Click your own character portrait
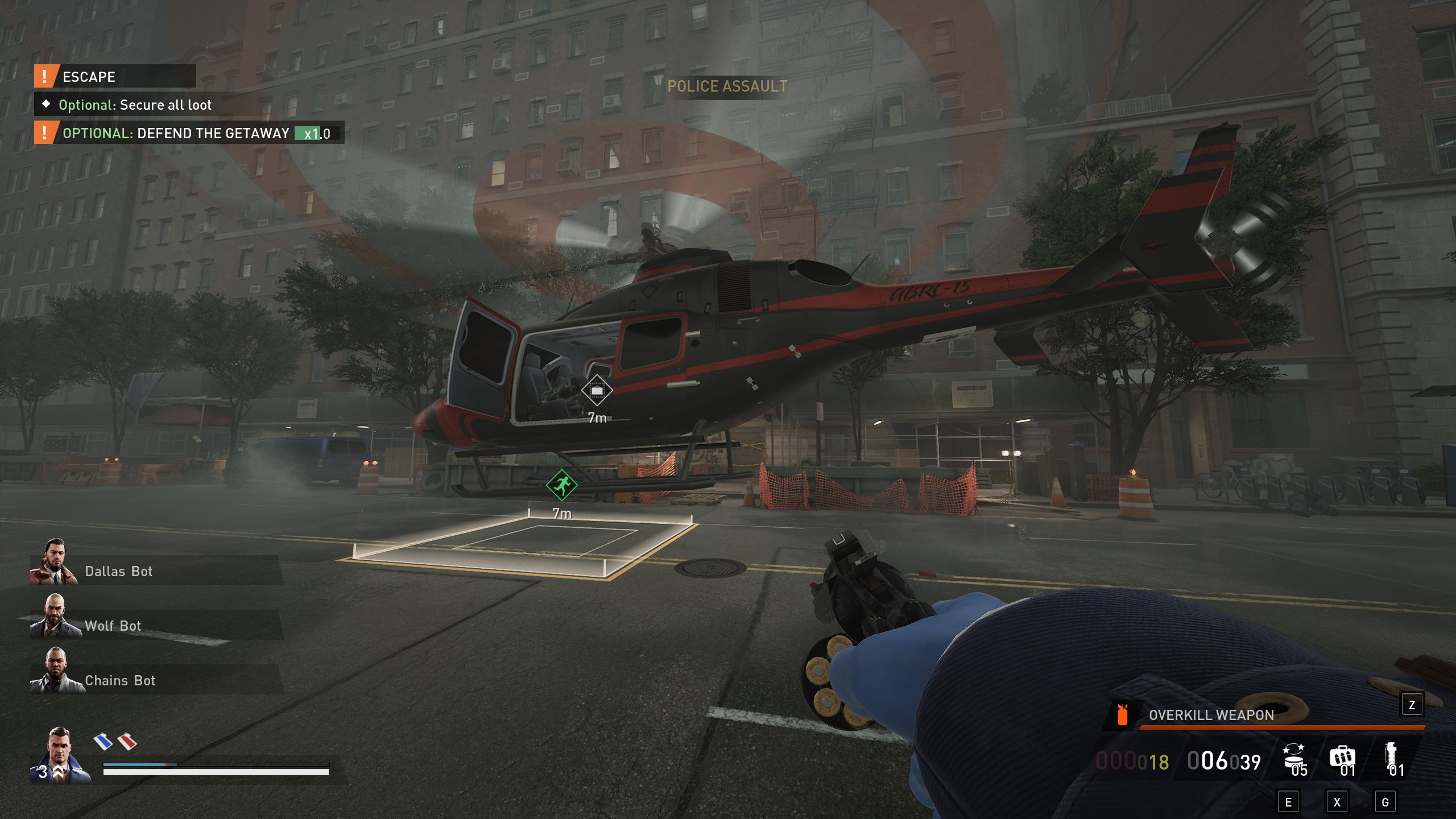Screen dimensions: 1456x819 (x=60, y=755)
